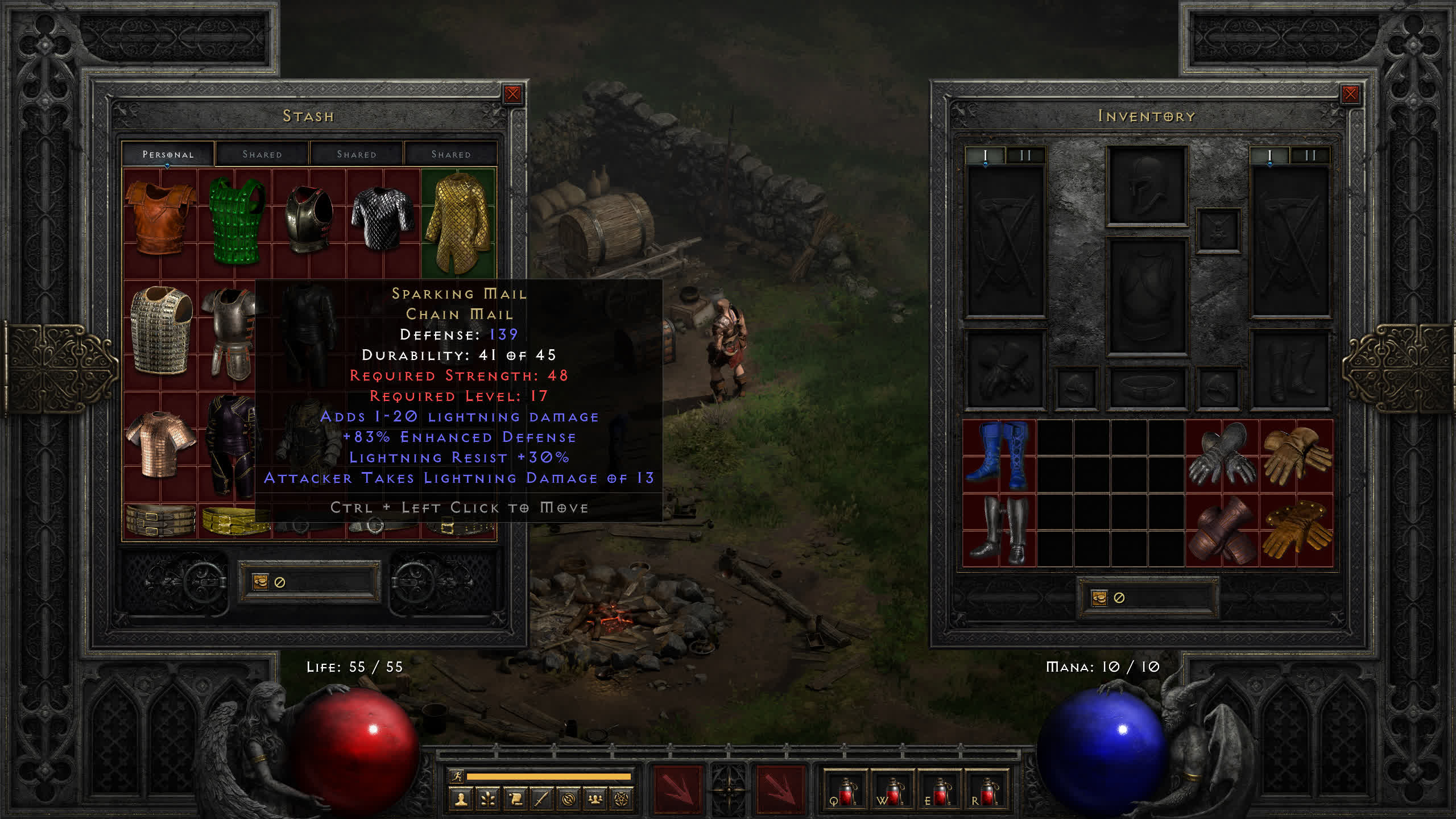Select the blue boots in inventory

[999, 456]
